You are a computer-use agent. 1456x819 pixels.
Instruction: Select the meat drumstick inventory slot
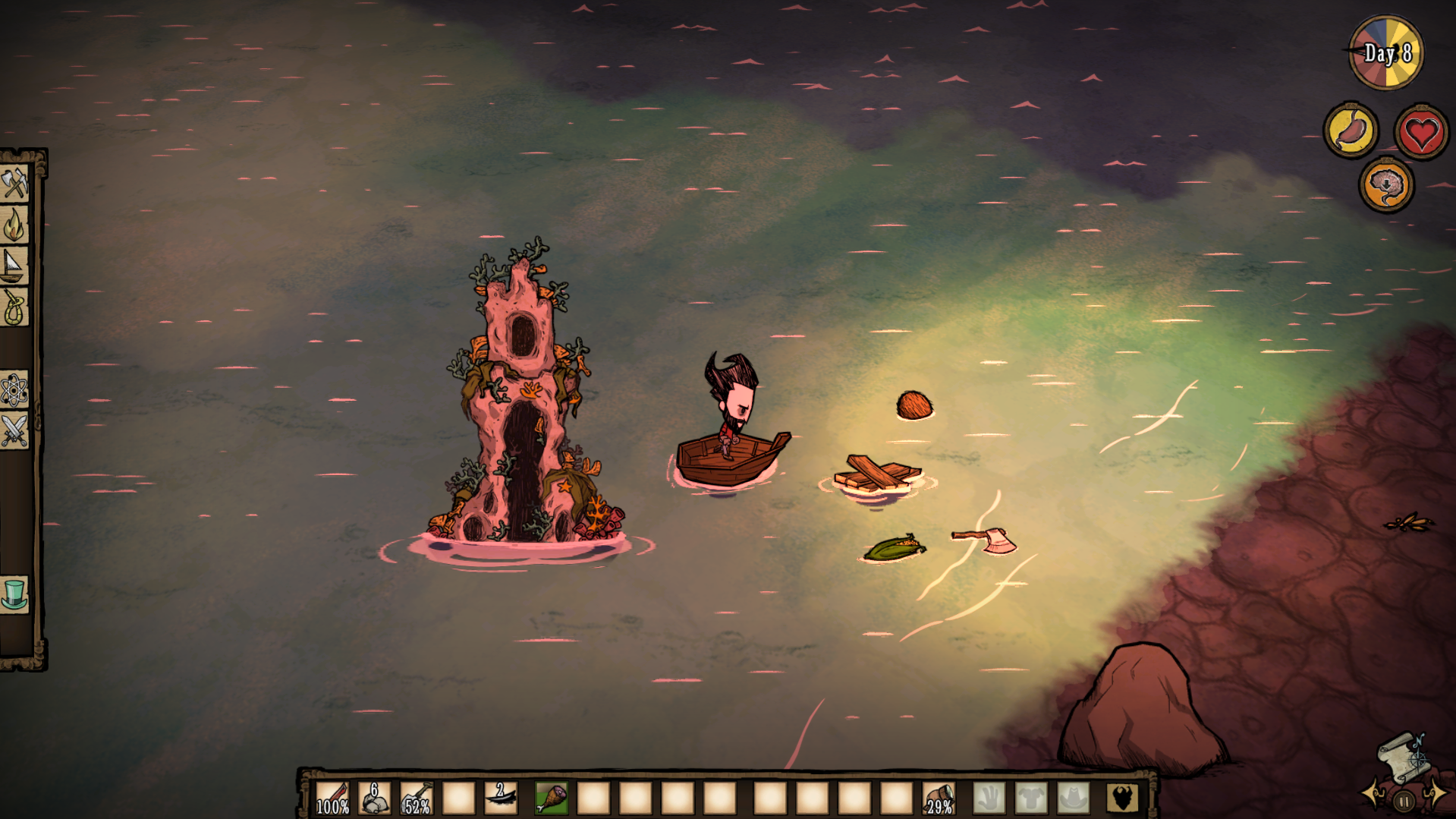552,798
